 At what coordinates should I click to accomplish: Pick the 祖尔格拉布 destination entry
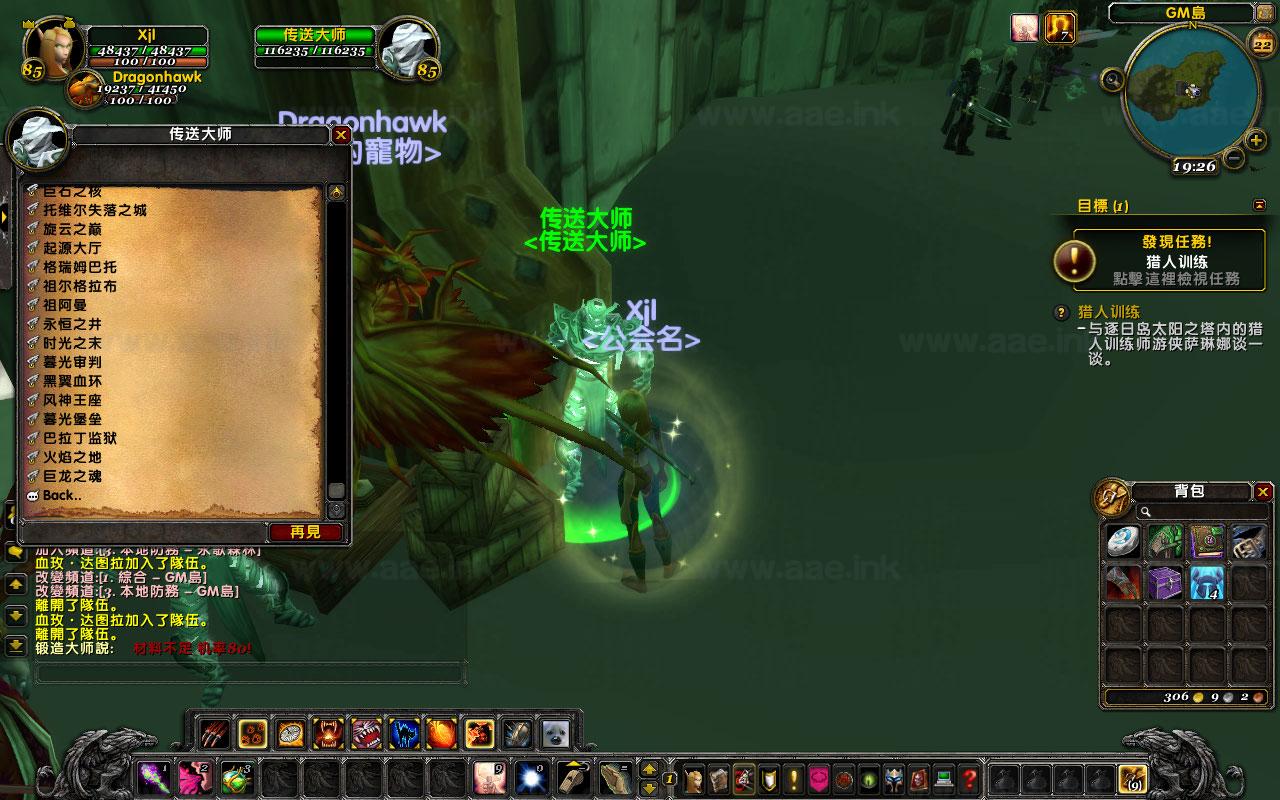tap(79, 286)
